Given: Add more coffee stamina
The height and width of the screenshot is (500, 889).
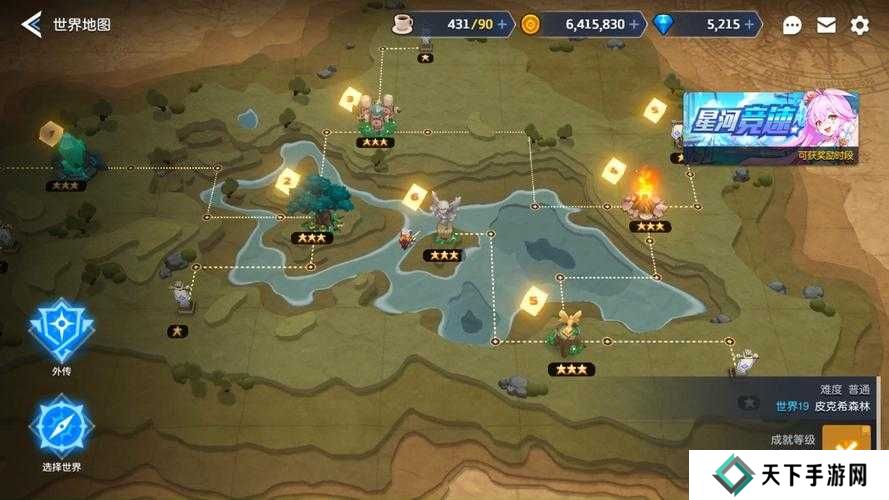Looking at the screenshot, I should (x=501, y=25).
